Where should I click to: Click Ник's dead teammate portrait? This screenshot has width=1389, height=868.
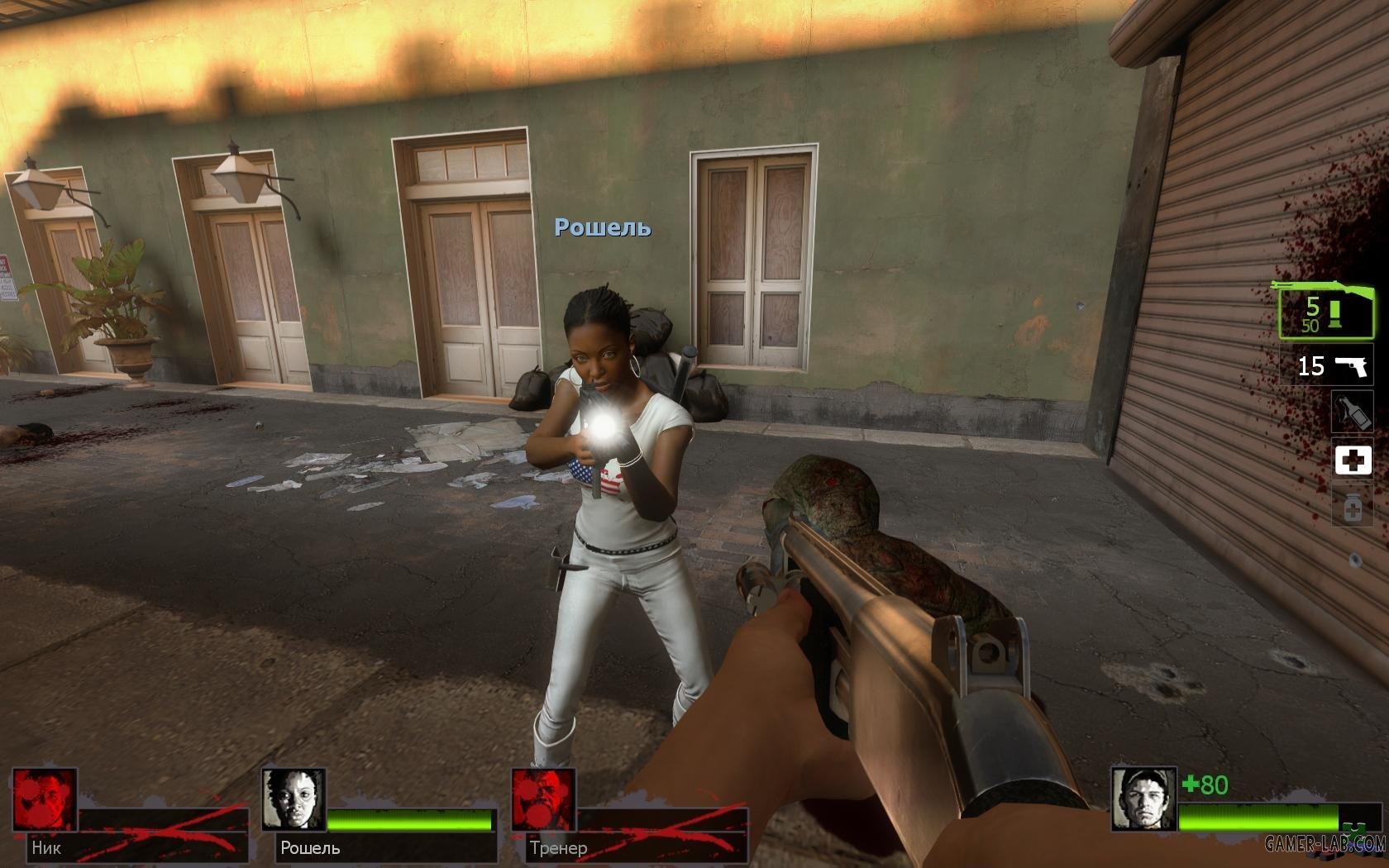click(x=45, y=799)
